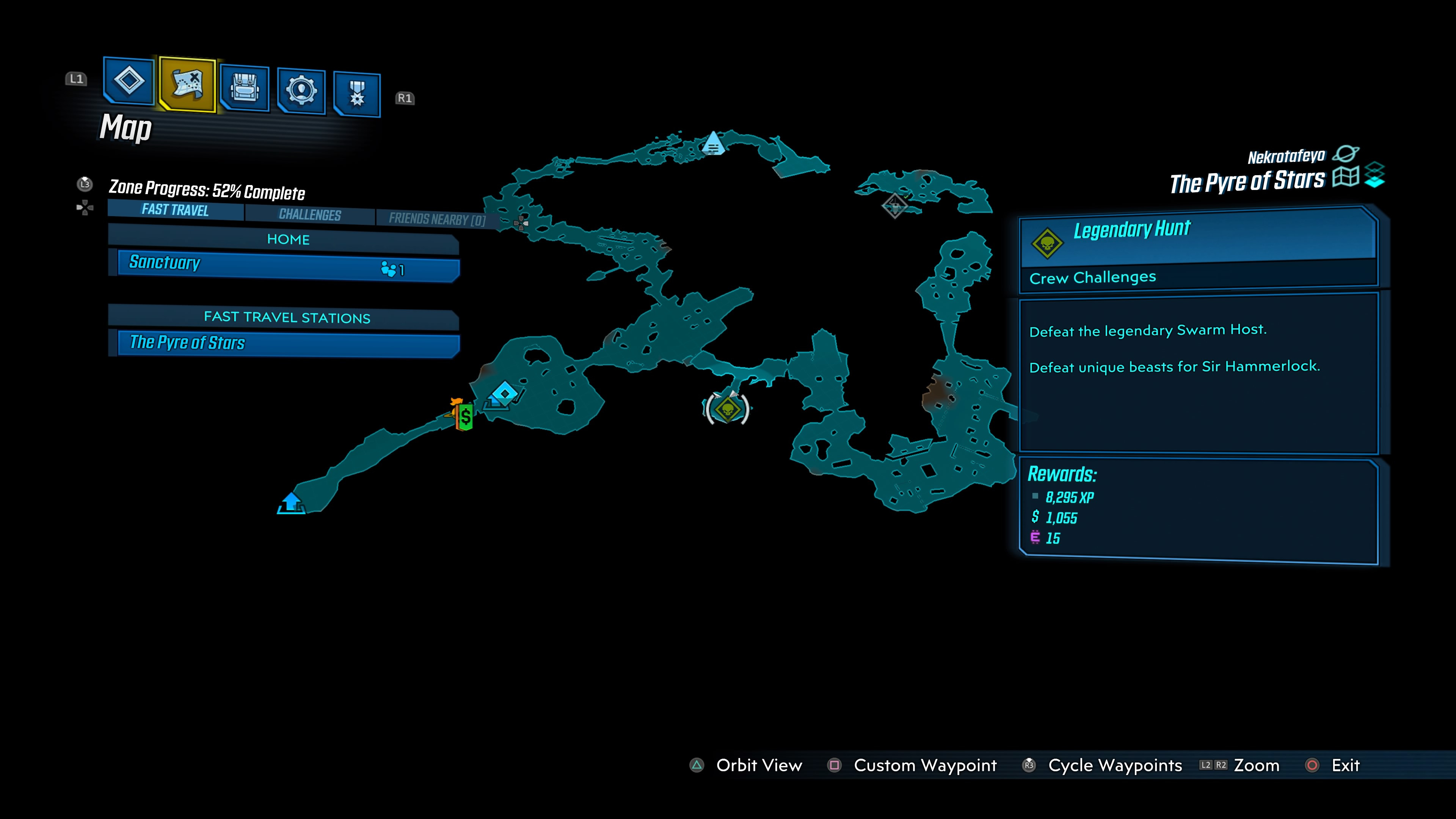Select the Legendary Hunt skull marker
The image size is (1456, 819).
click(728, 409)
